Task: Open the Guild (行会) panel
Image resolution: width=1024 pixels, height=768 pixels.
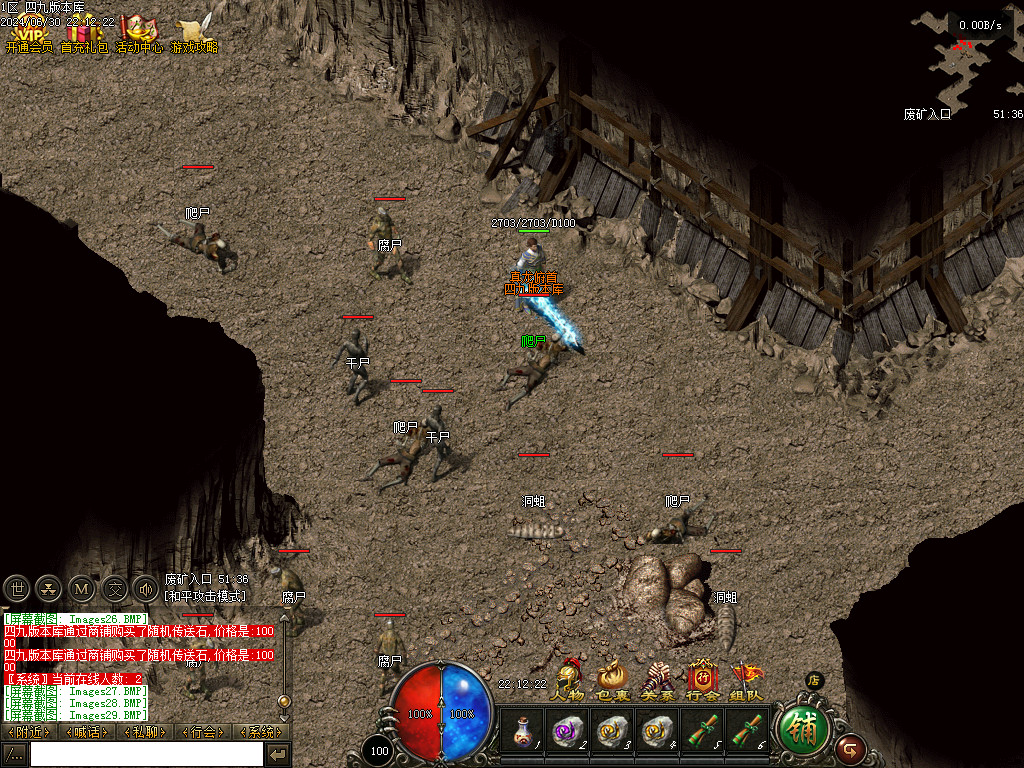Action: 702,679
